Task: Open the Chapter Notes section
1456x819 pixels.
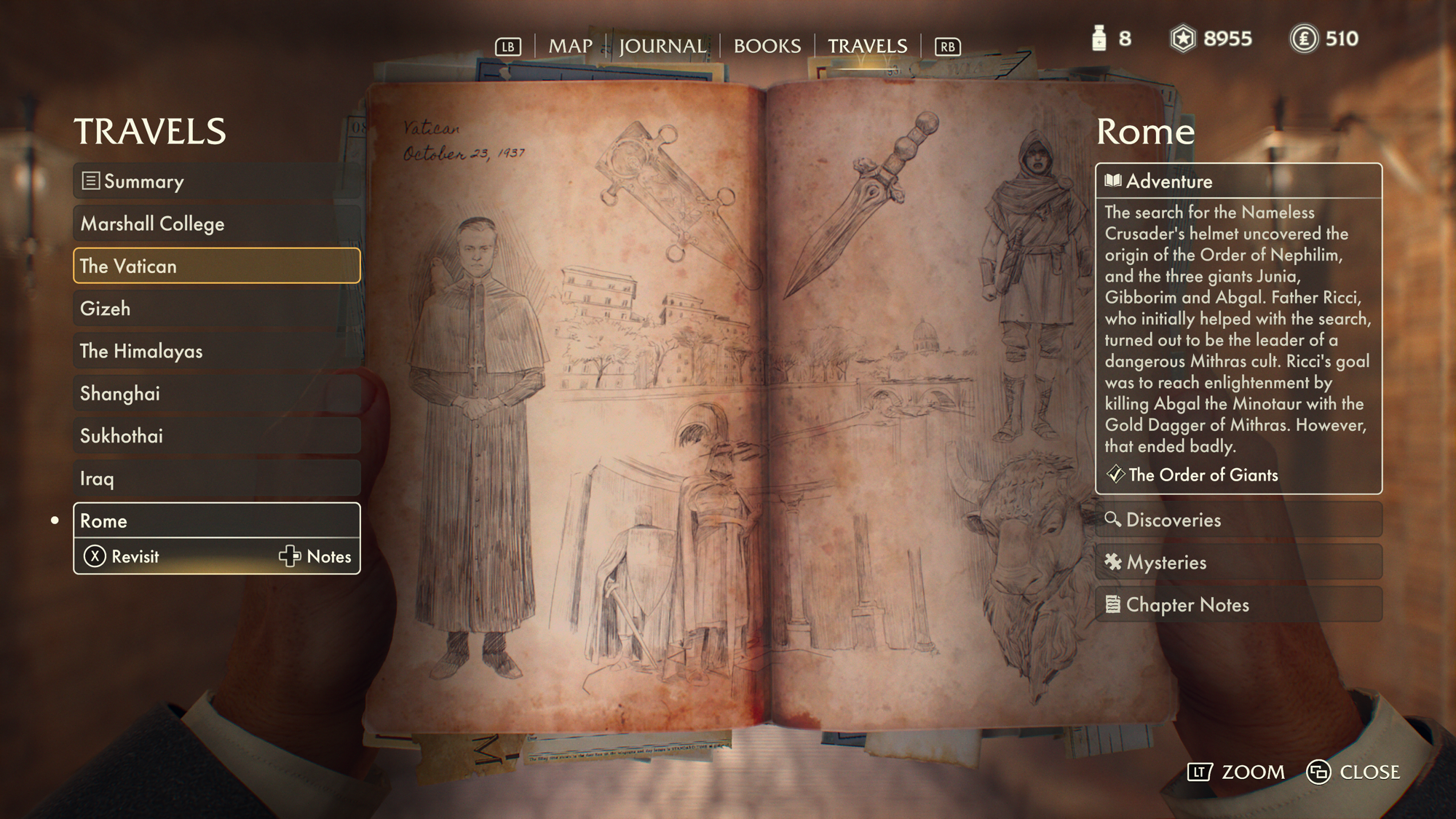Action: tap(1238, 604)
